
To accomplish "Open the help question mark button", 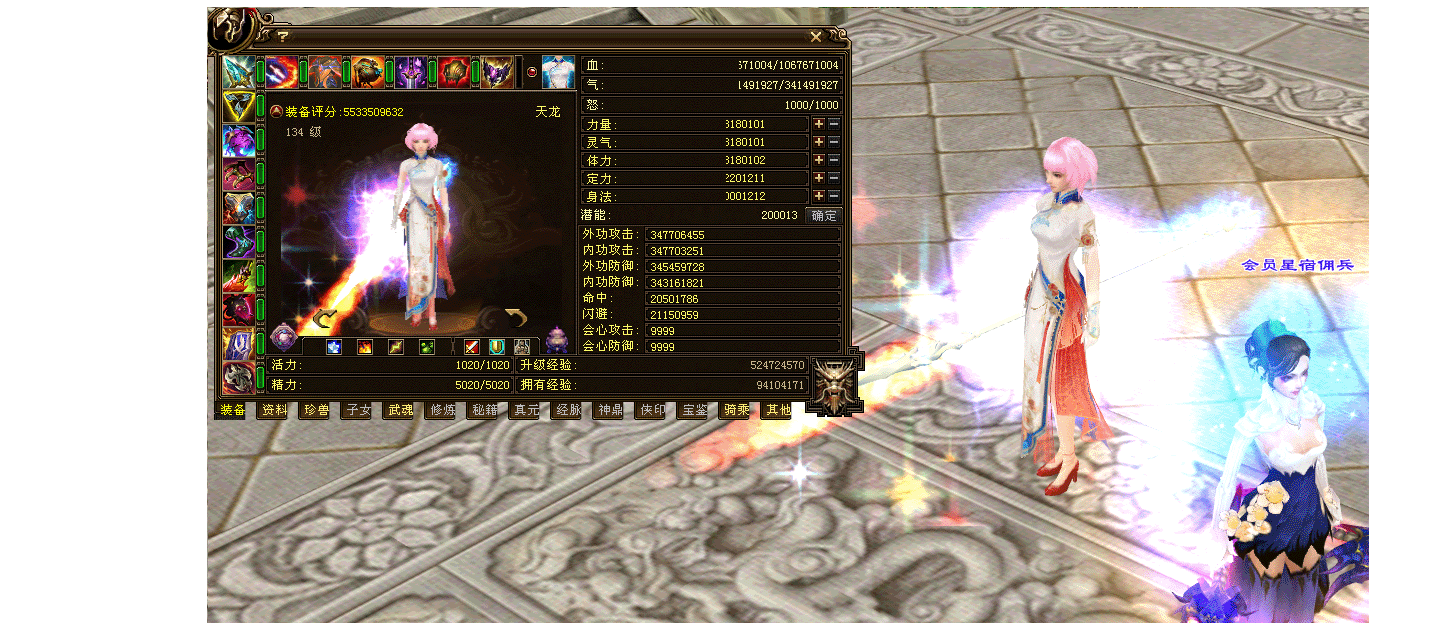I will [283, 37].
